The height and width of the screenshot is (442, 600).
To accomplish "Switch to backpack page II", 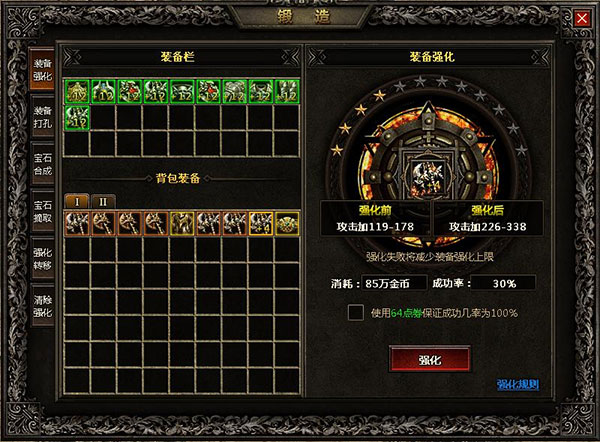I will click(103, 201).
